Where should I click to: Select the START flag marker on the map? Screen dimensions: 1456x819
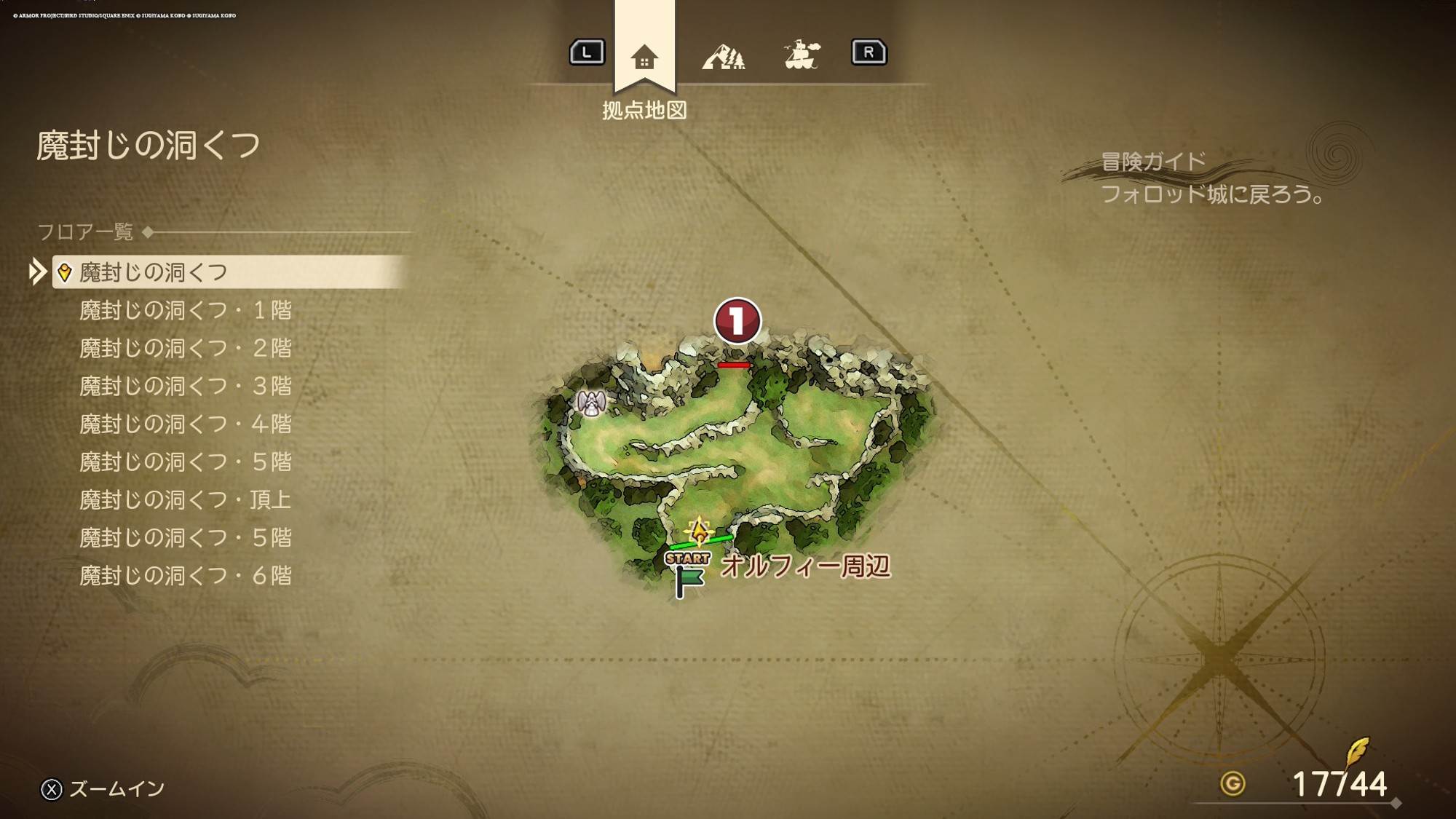687,574
